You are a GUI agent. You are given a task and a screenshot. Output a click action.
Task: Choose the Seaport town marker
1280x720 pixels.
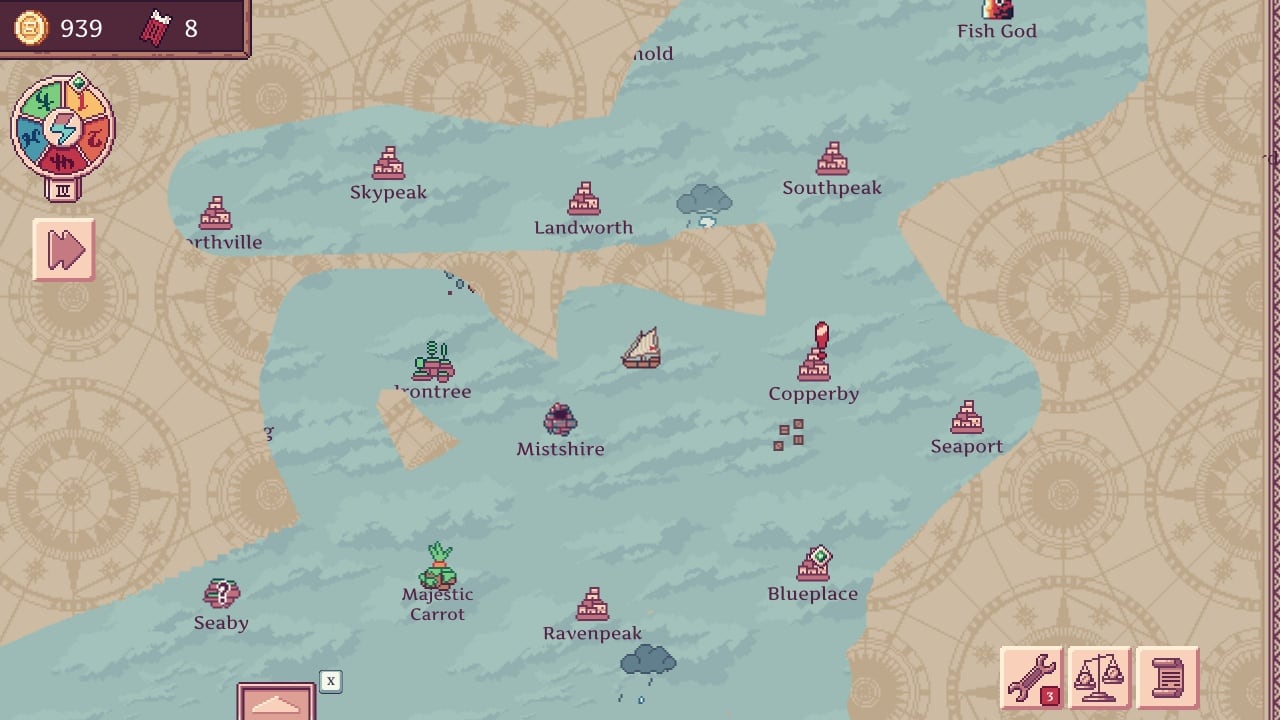[x=967, y=419]
